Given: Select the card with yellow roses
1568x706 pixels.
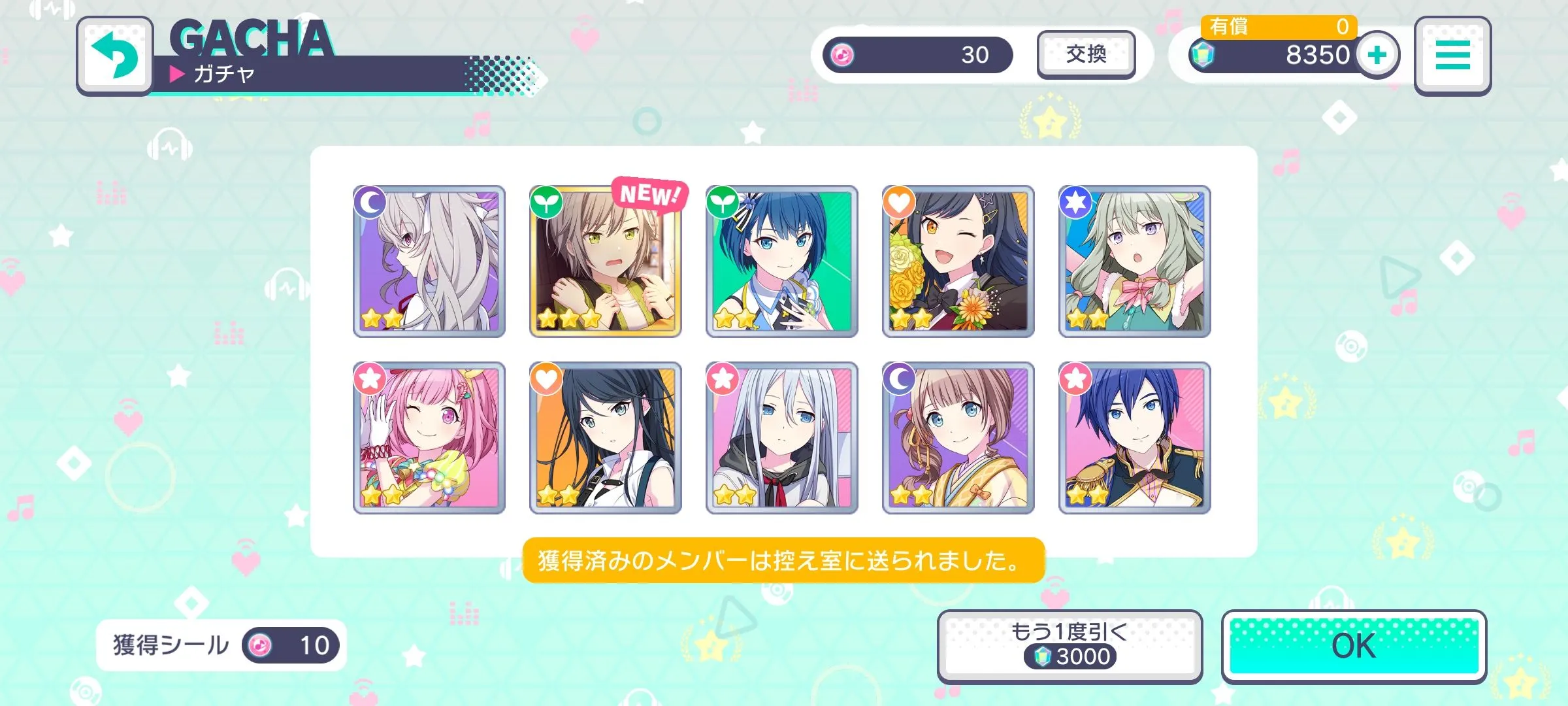Looking at the screenshot, I should click(958, 261).
